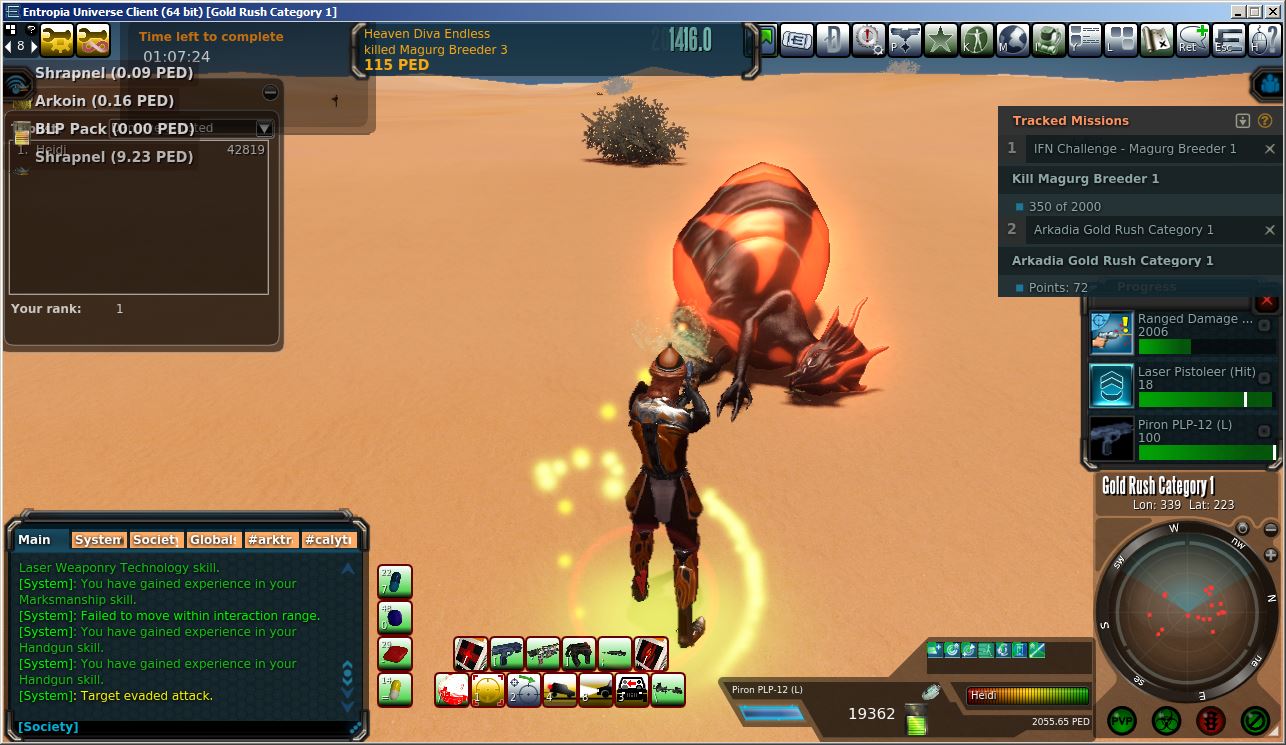The width and height of the screenshot is (1286, 745).
Task: Use the yellow-white capsule pill slot
Action: tap(395, 690)
